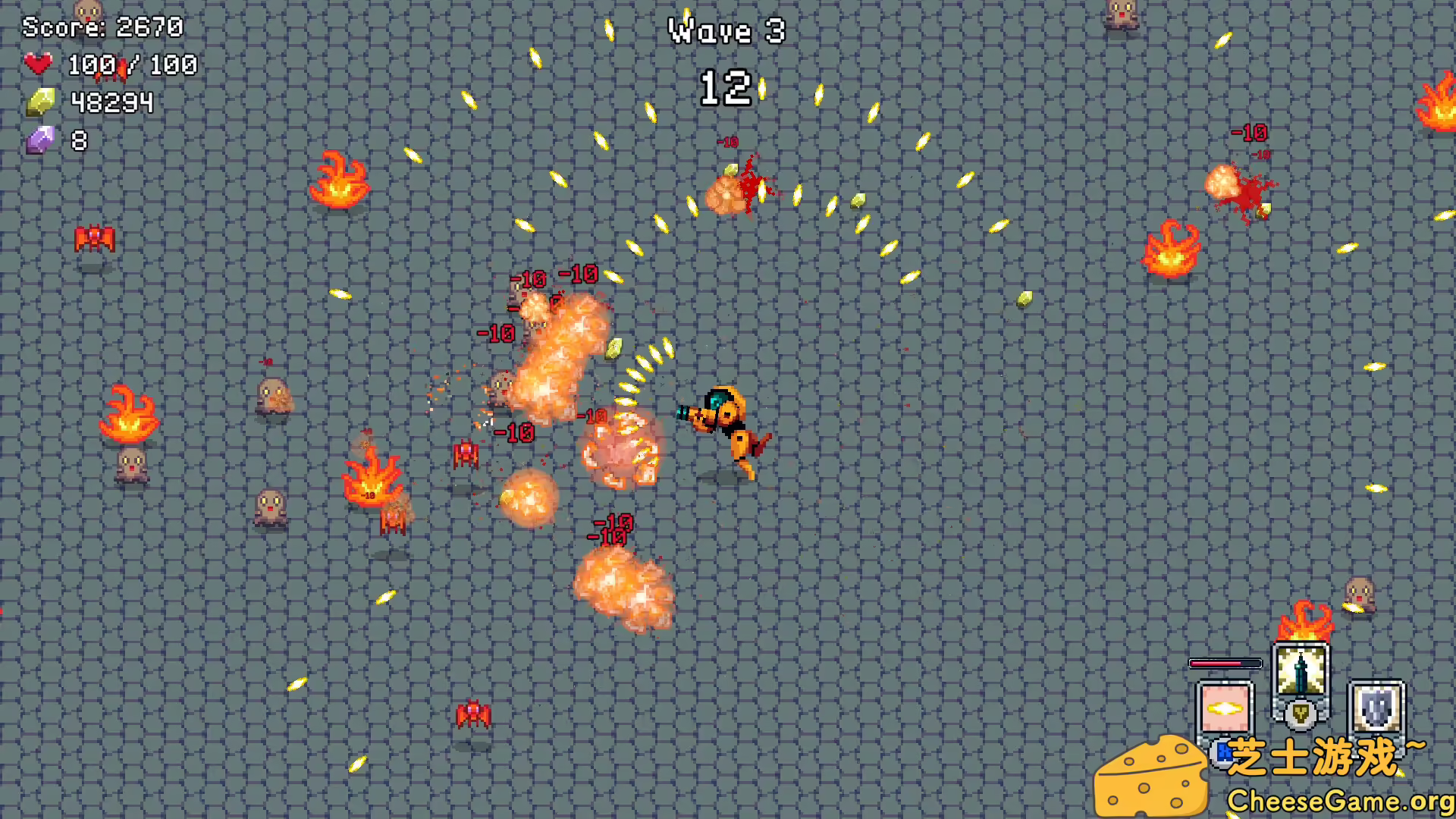
Task: Click the purple gem currency icon
Action: (x=42, y=140)
